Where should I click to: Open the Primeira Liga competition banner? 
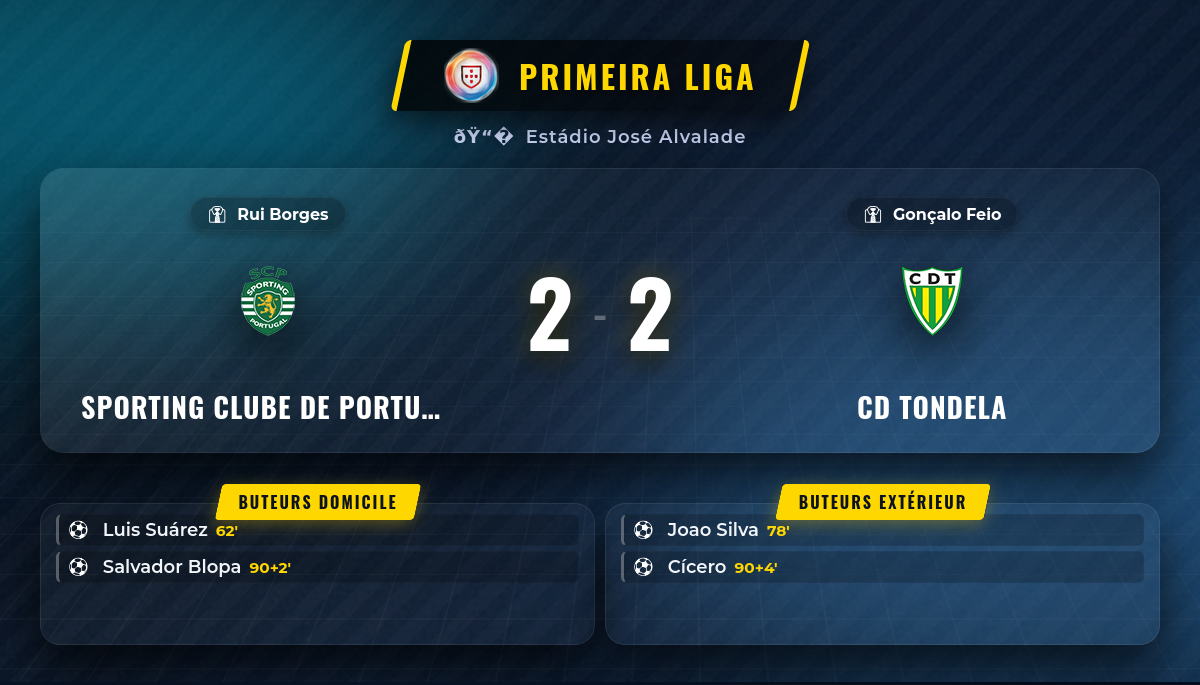tap(600, 76)
